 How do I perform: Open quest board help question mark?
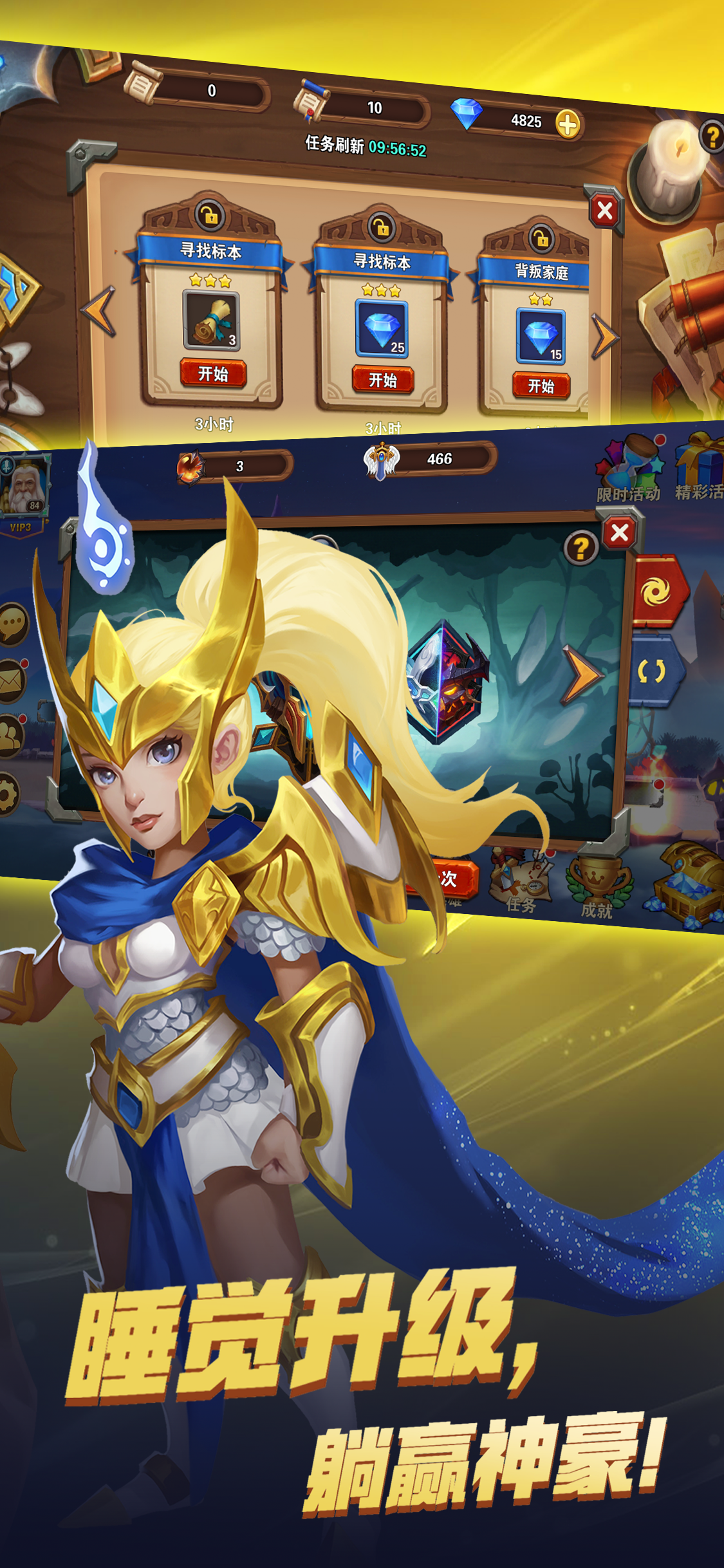click(712, 136)
